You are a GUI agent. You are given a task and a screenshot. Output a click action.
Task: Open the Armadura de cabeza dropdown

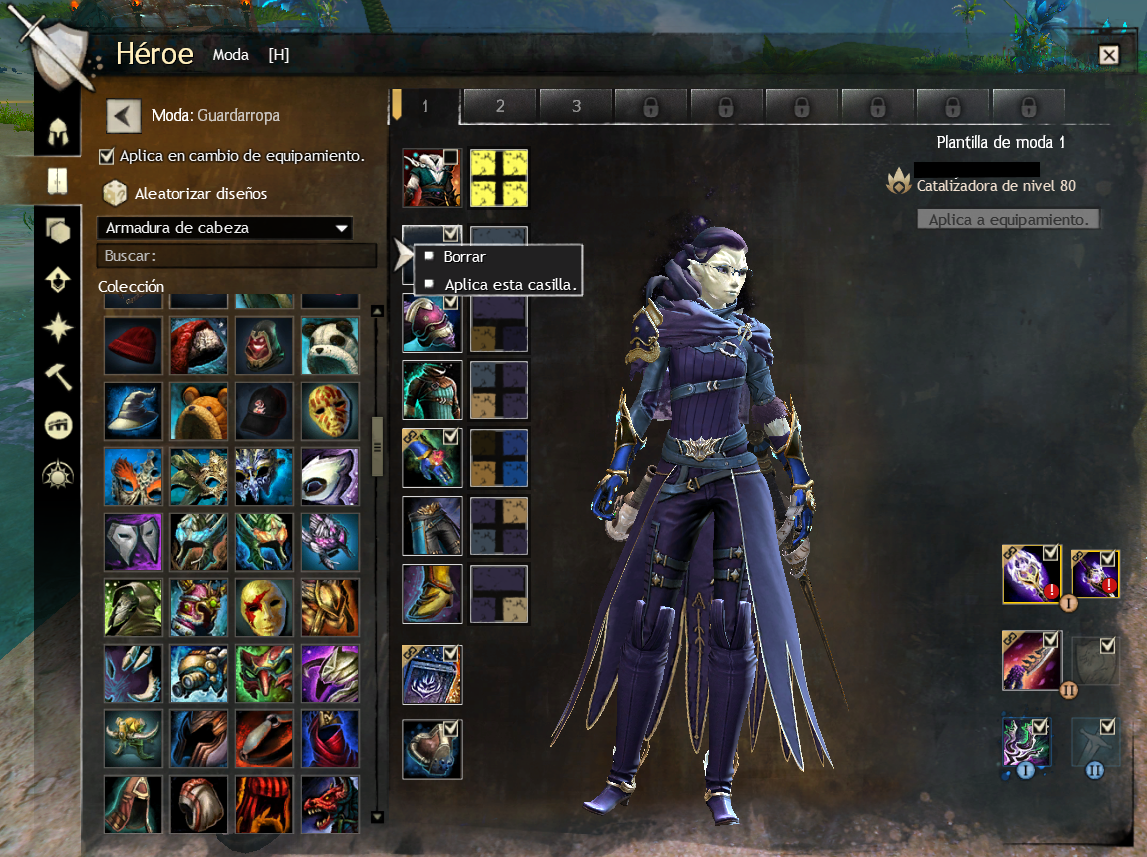(x=225, y=228)
